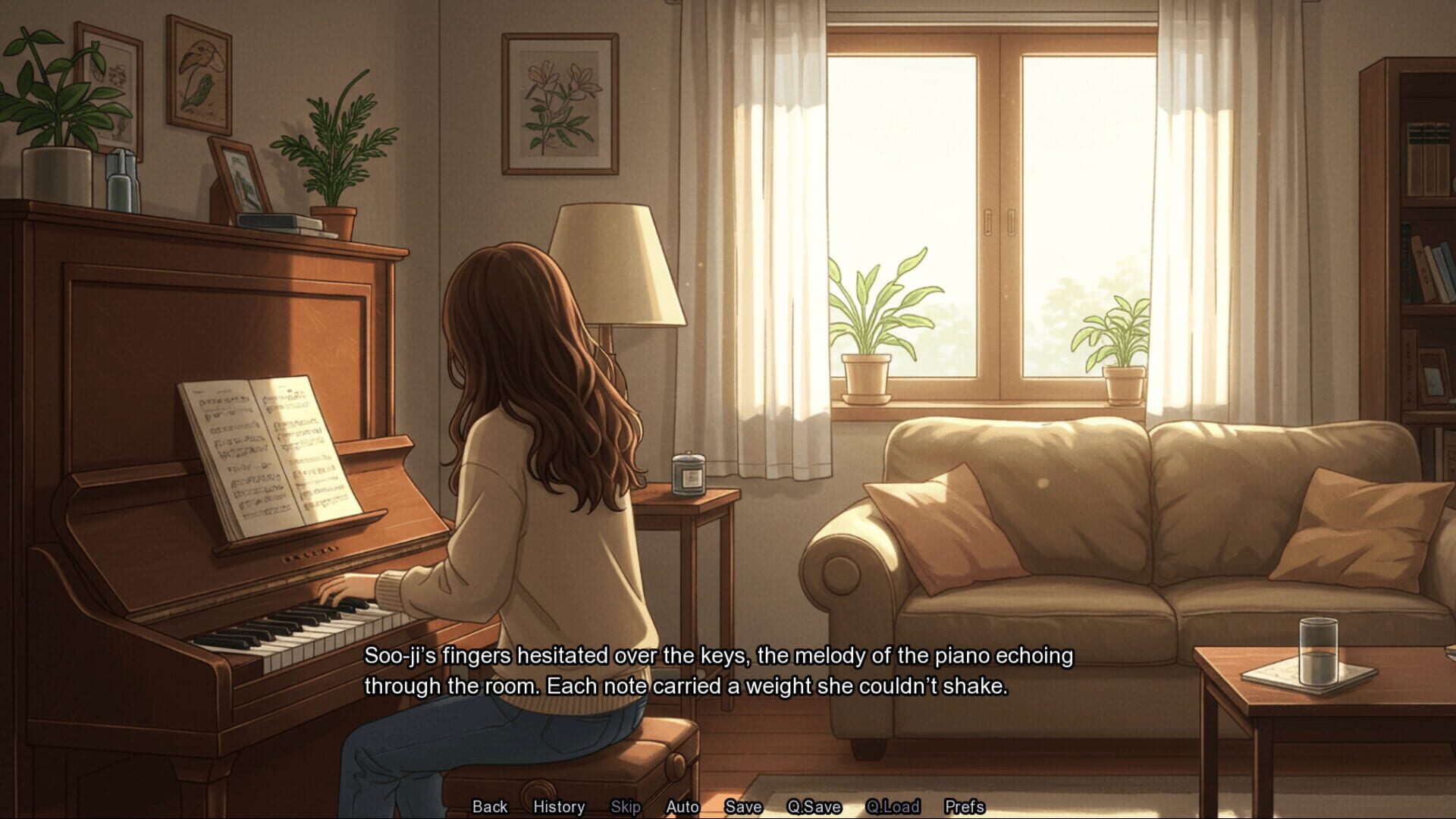Click Back to rewind the dialogue
Screen dimensions: 1456x819
pyautogui.click(x=489, y=807)
